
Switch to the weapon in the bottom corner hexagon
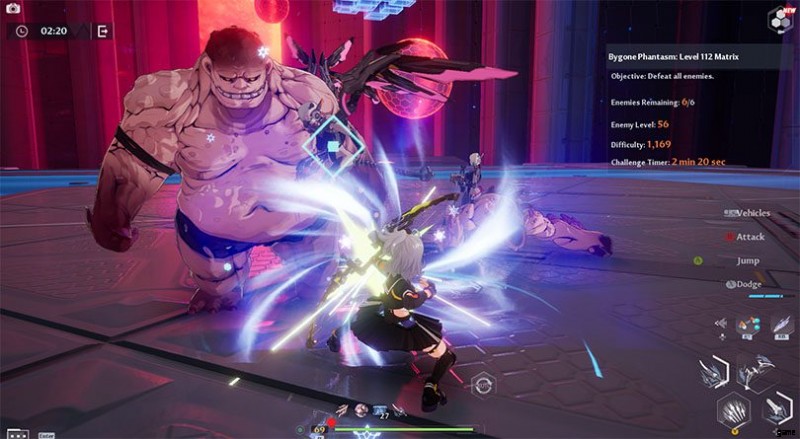click(777, 409)
